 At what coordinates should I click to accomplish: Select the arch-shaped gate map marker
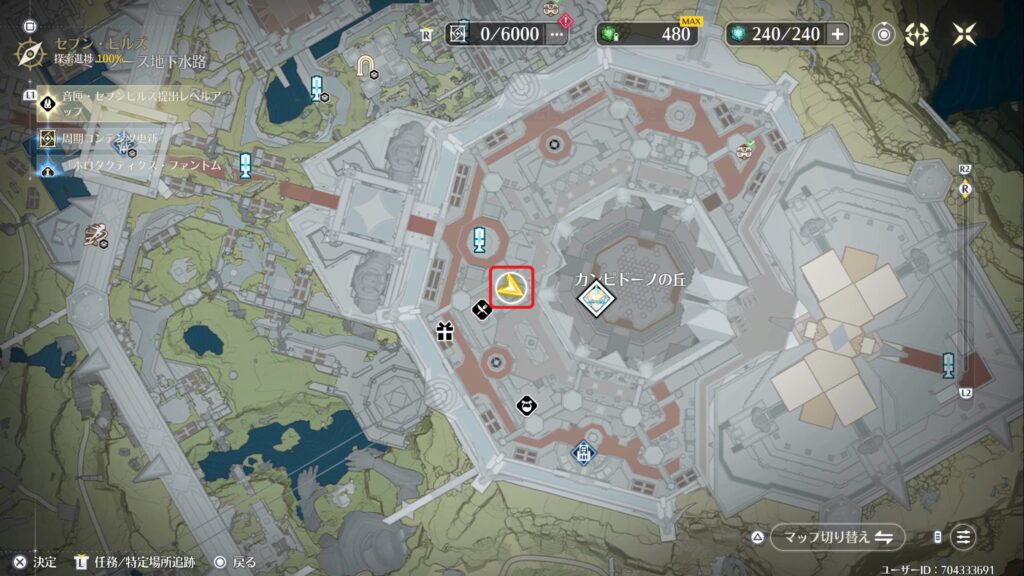click(367, 66)
